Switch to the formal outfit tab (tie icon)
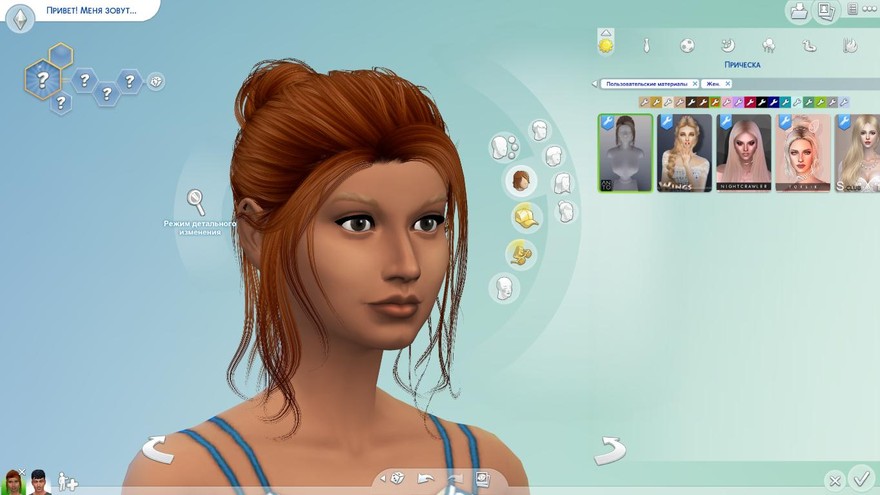Viewport: 880px width, 495px height. click(x=647, y=46)
